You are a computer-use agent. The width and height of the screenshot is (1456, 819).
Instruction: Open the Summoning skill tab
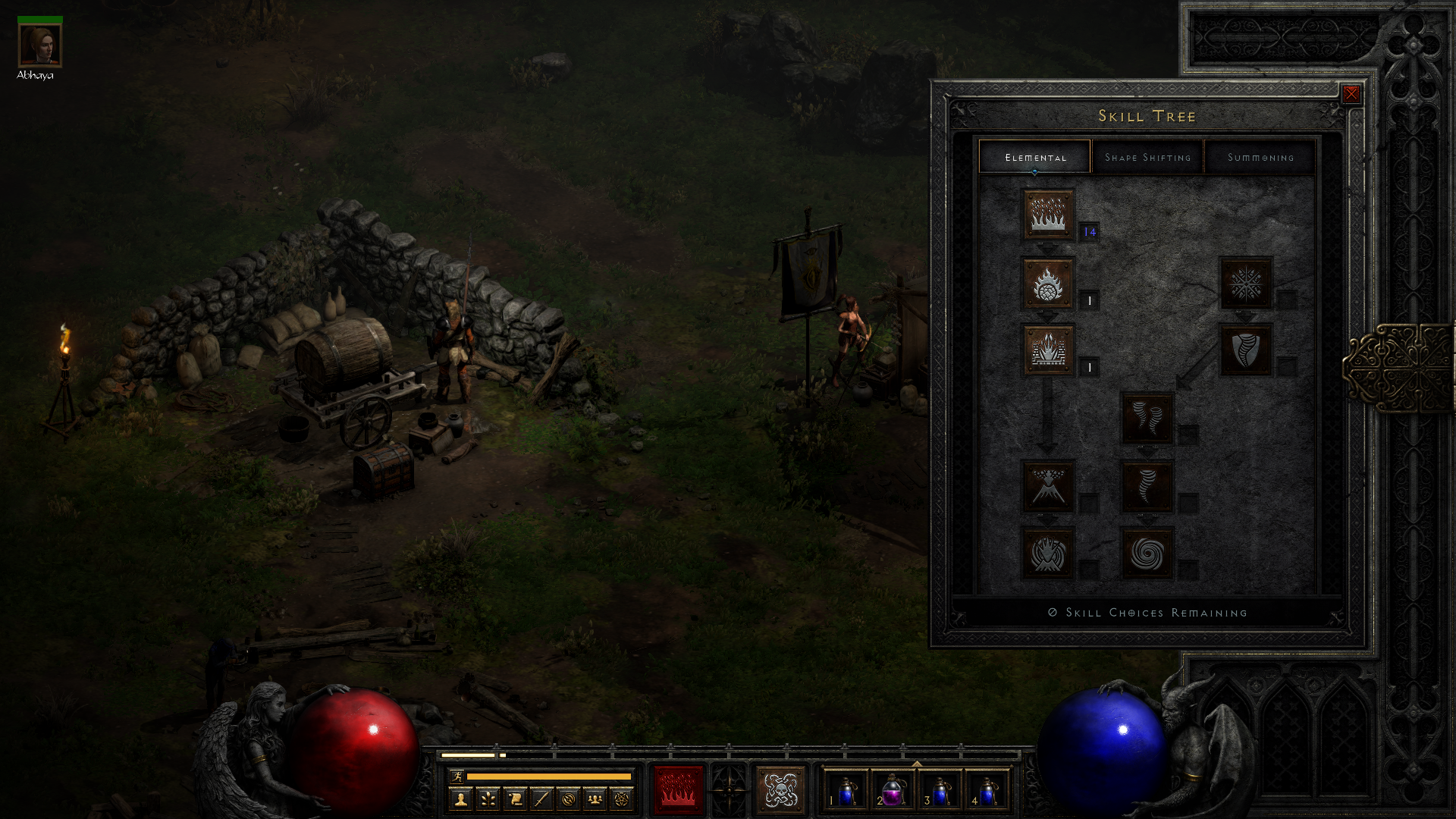click(1260, 157)
